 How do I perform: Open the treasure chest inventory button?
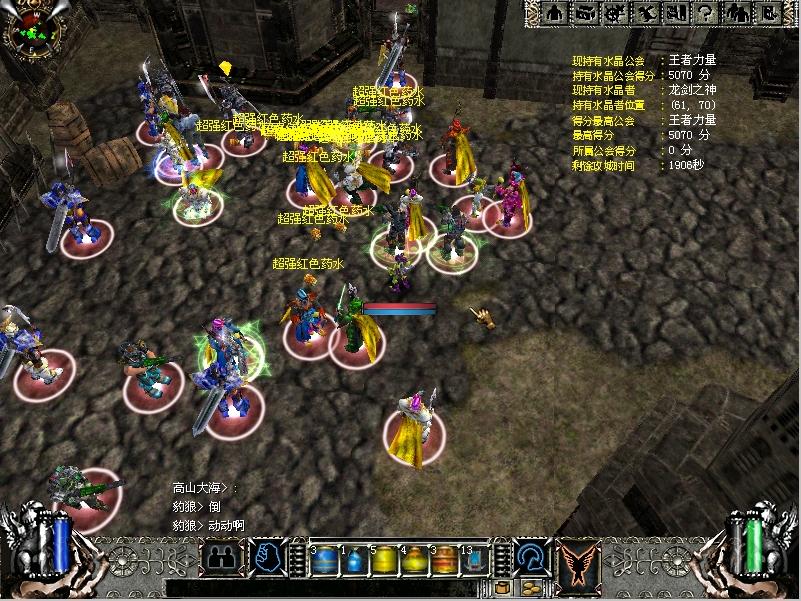(587, 13)
